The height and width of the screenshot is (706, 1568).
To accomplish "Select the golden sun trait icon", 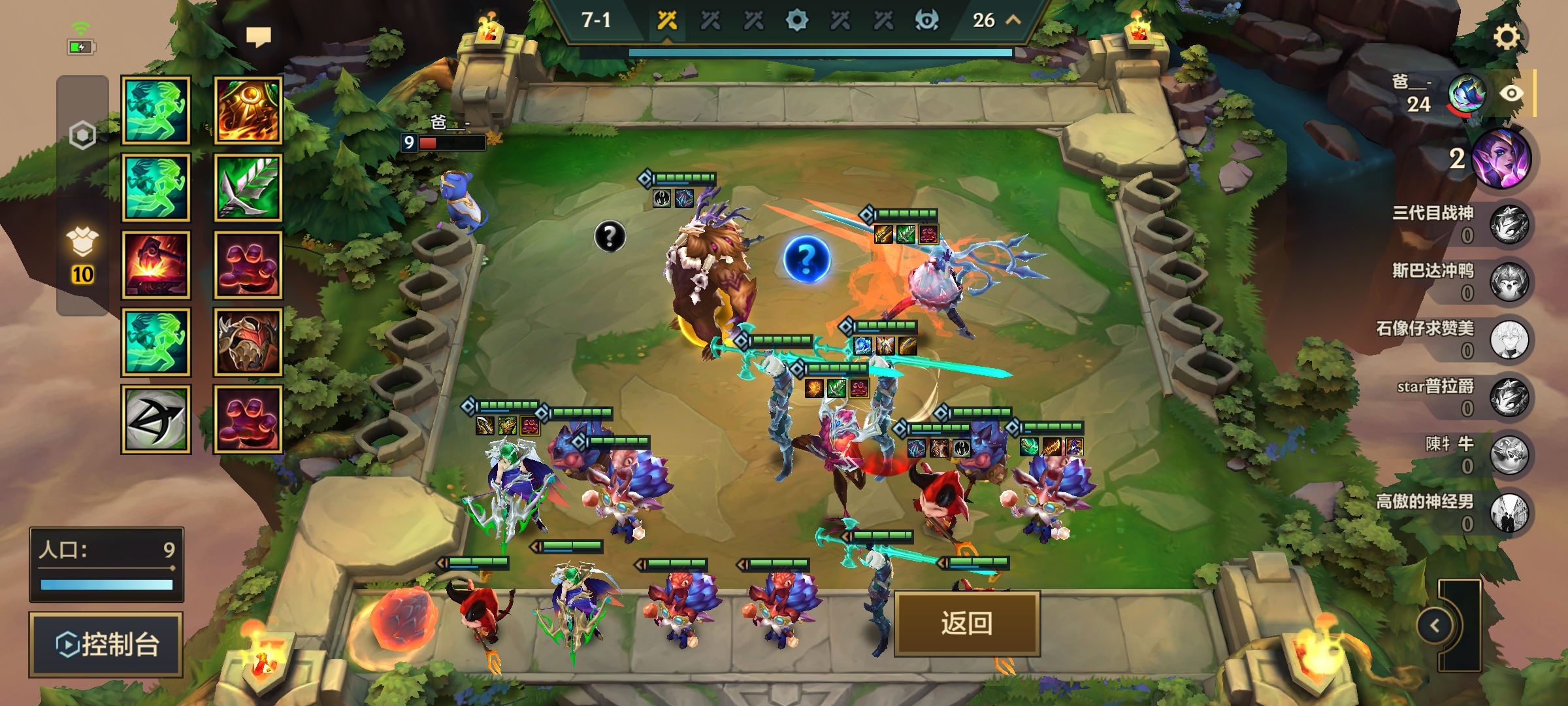I will pos(248,110).
